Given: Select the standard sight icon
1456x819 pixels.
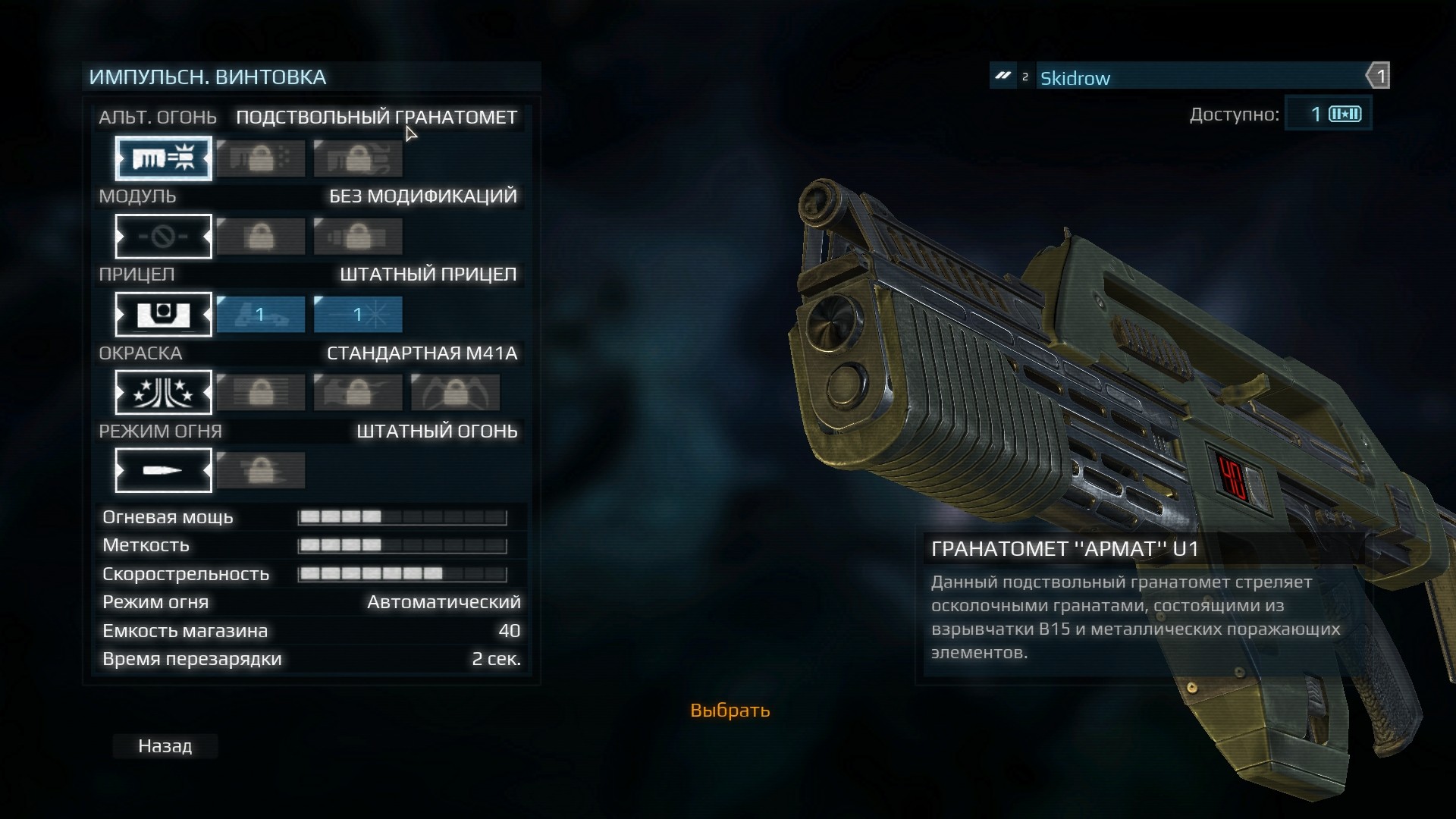Looking at the screenshot, I should pyautogui.click(x=163, y=315).
